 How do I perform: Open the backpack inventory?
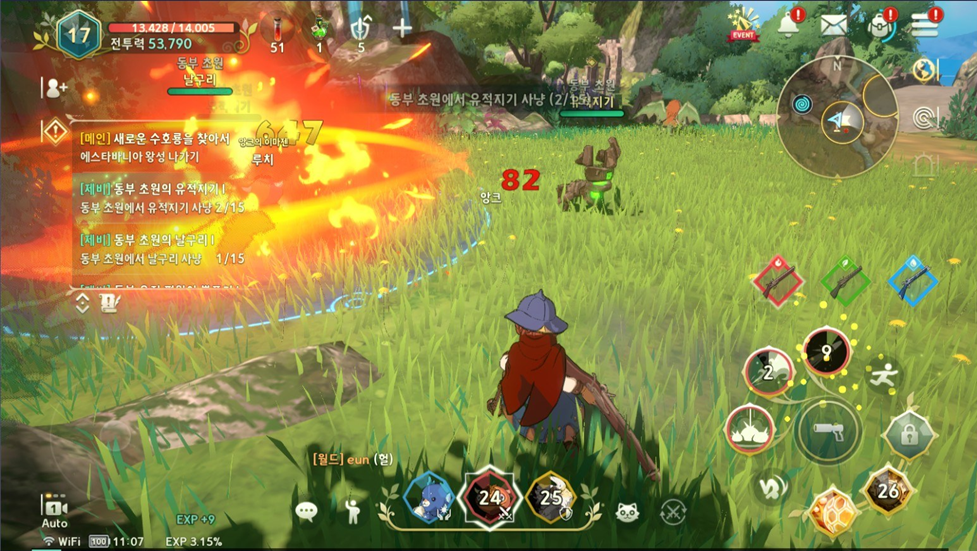tap(881, 26)
